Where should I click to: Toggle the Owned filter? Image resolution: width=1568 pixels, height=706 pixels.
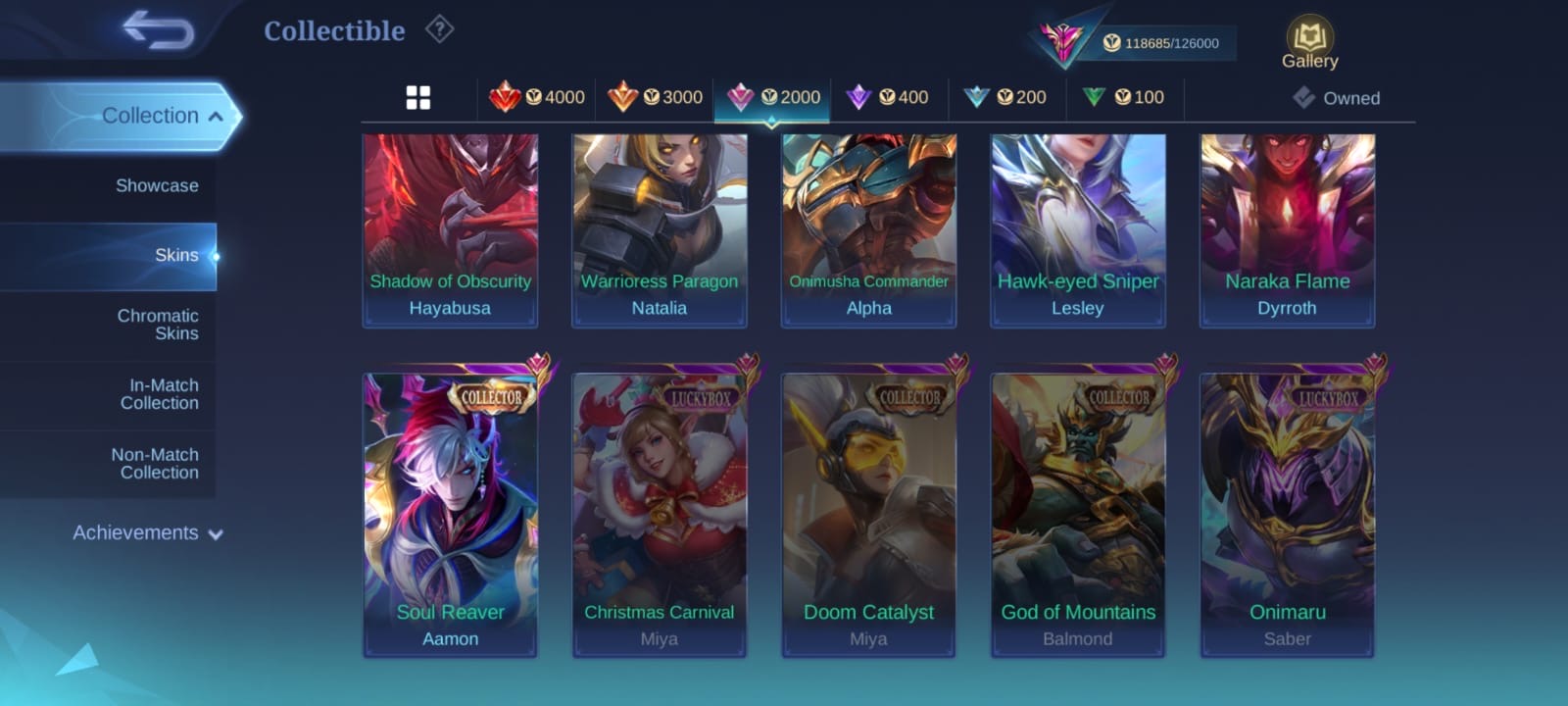(1336, 98)
